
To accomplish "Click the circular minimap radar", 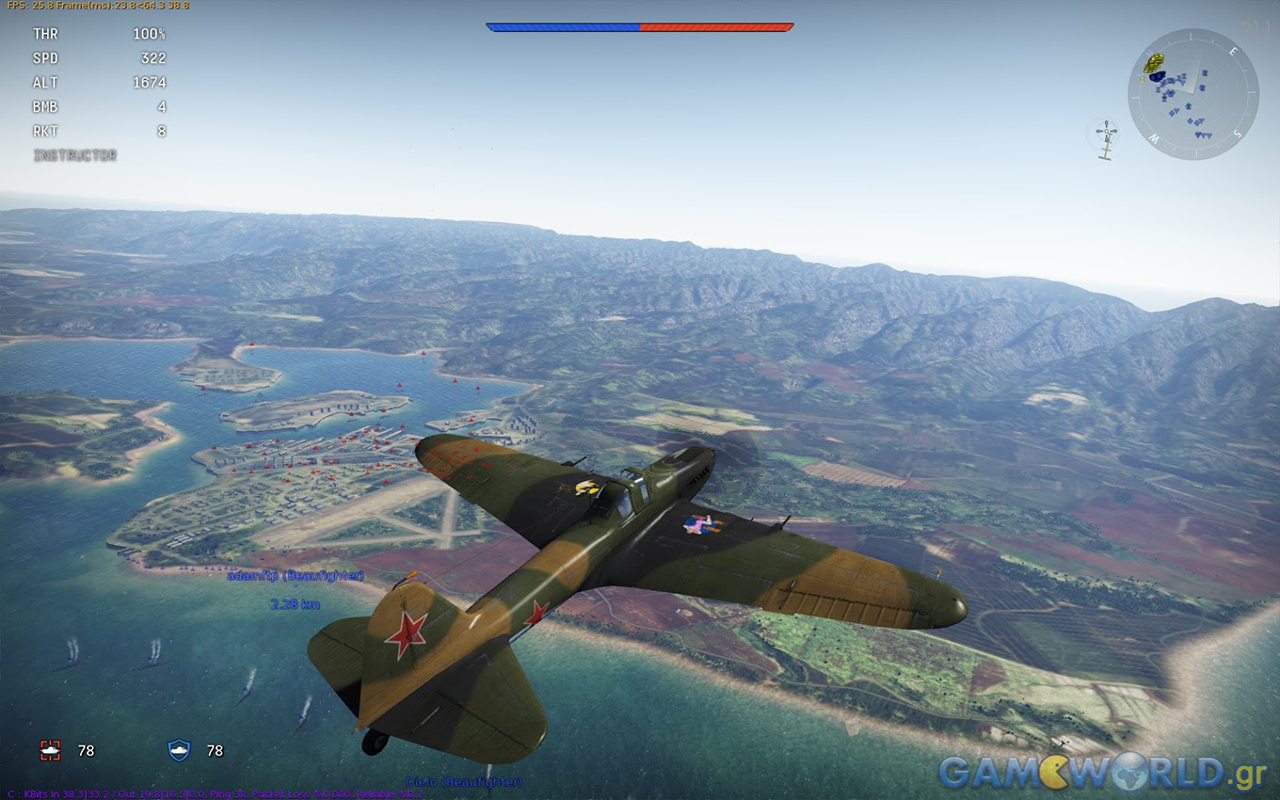I will [1192, 94].
